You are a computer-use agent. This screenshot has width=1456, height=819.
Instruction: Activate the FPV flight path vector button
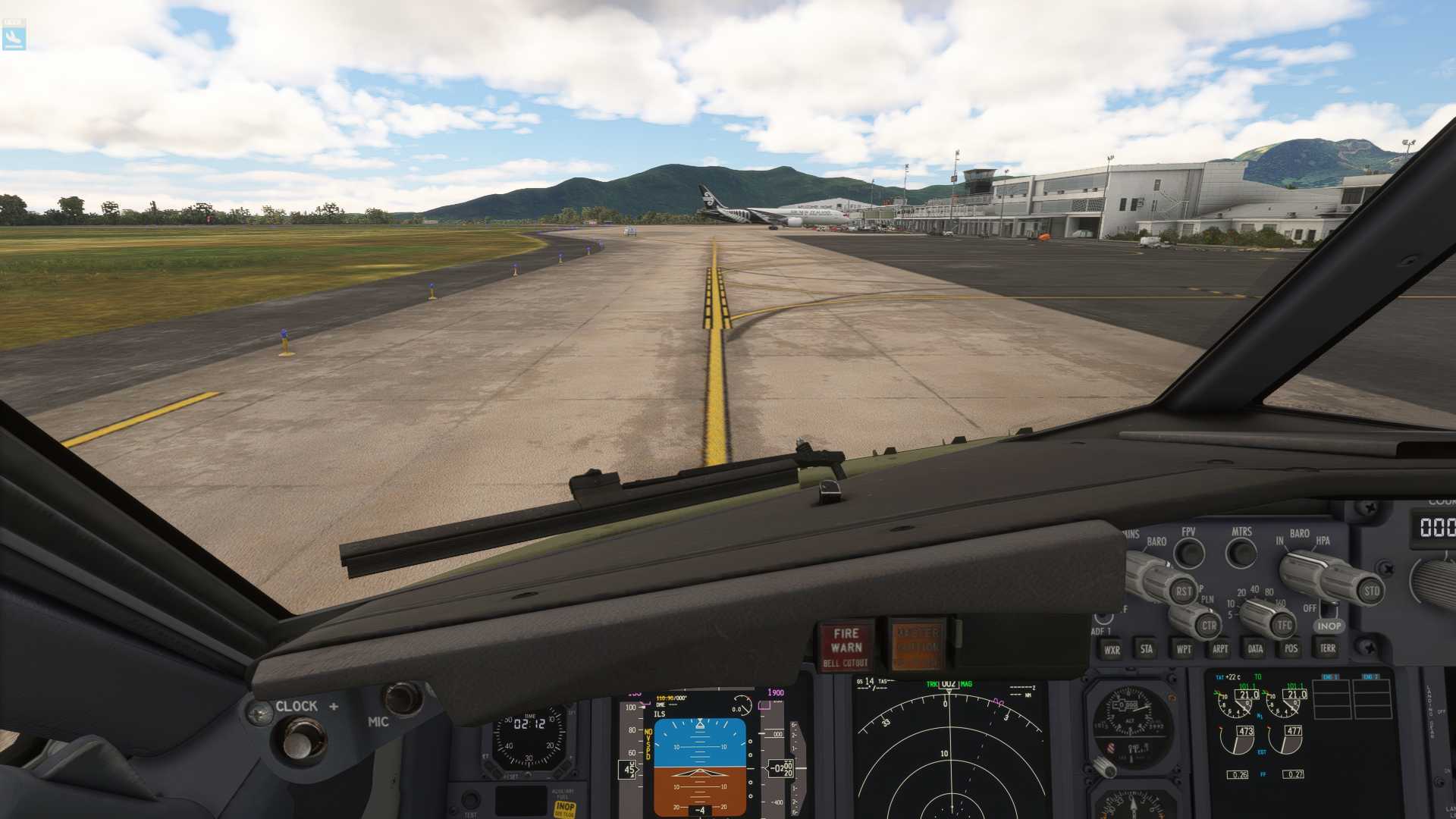click(x=1189, y=554)
